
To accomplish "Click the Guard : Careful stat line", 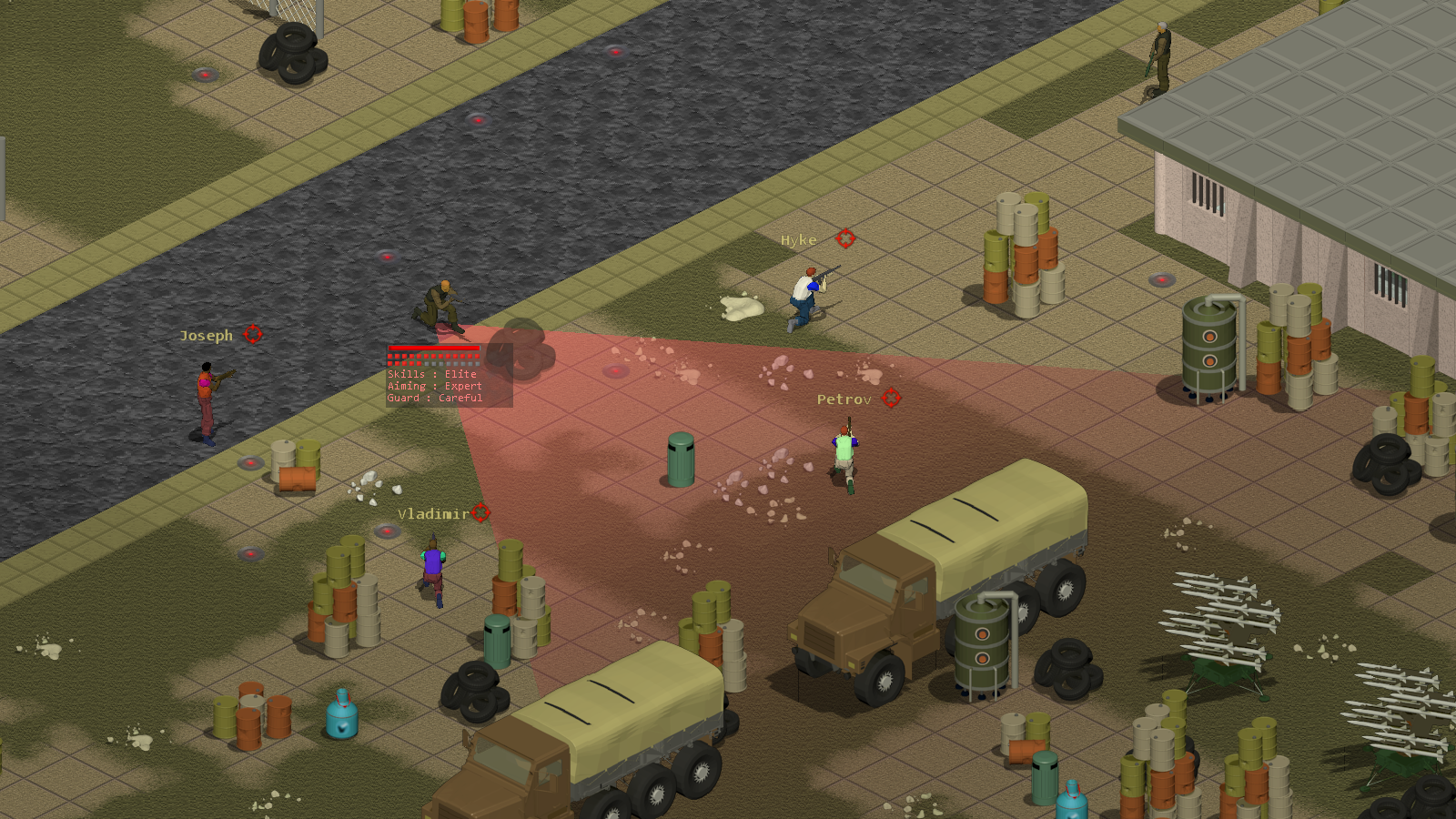I will click(433, 398).
